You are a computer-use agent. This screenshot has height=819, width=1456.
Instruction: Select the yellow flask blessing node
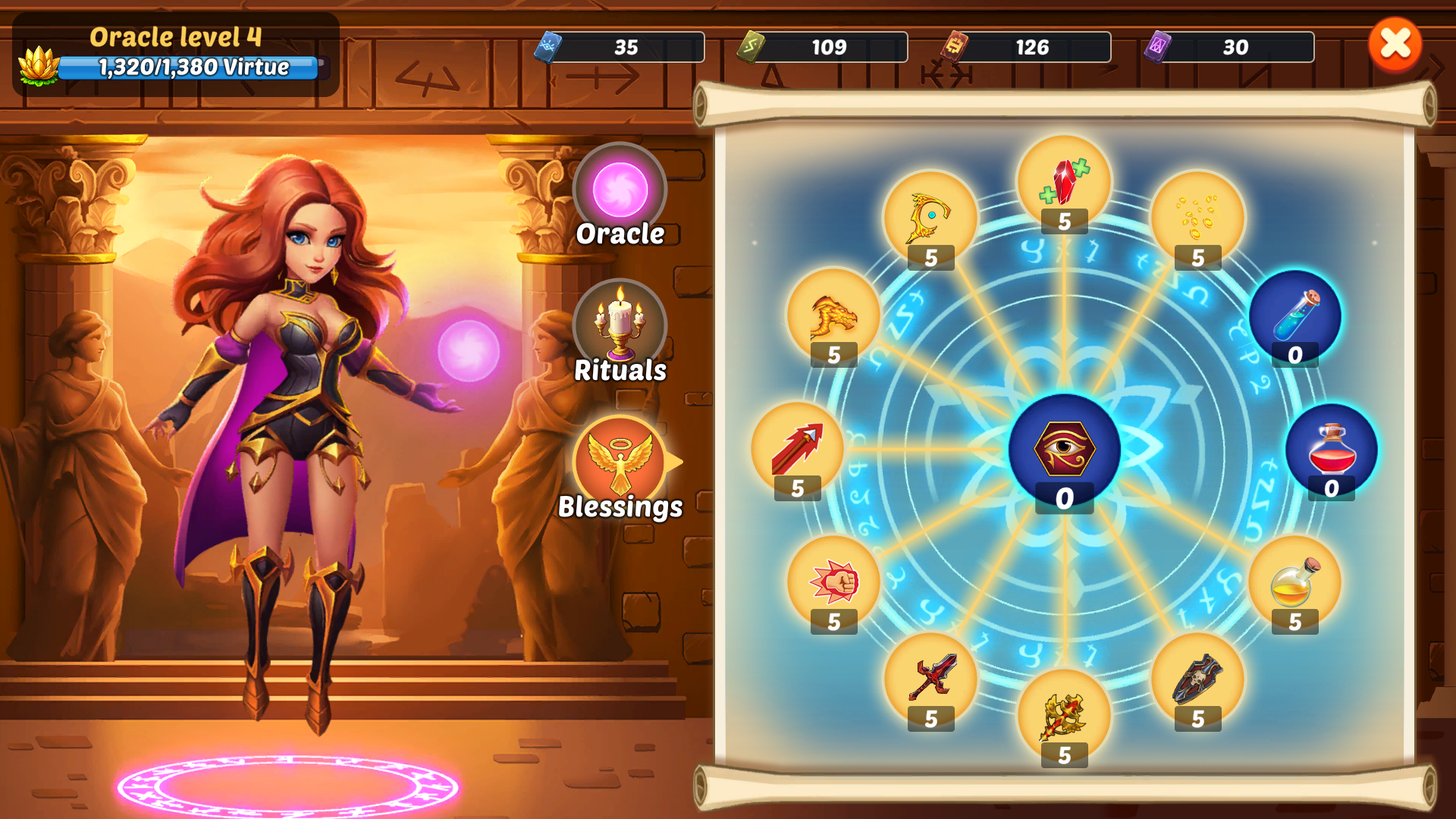tap(1294, 582)
